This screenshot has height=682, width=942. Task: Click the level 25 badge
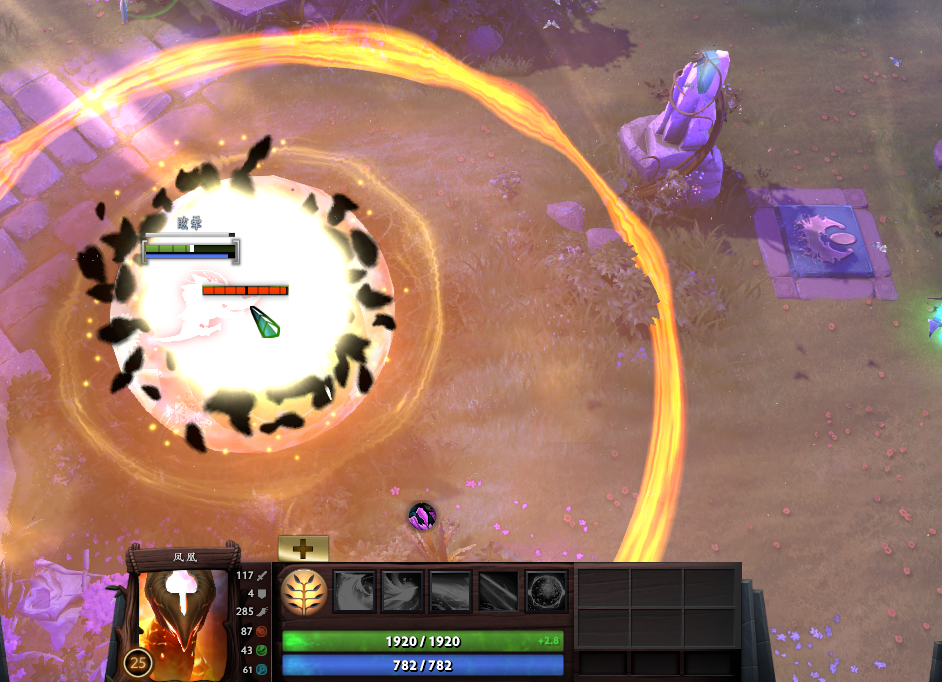pos(139,661)
